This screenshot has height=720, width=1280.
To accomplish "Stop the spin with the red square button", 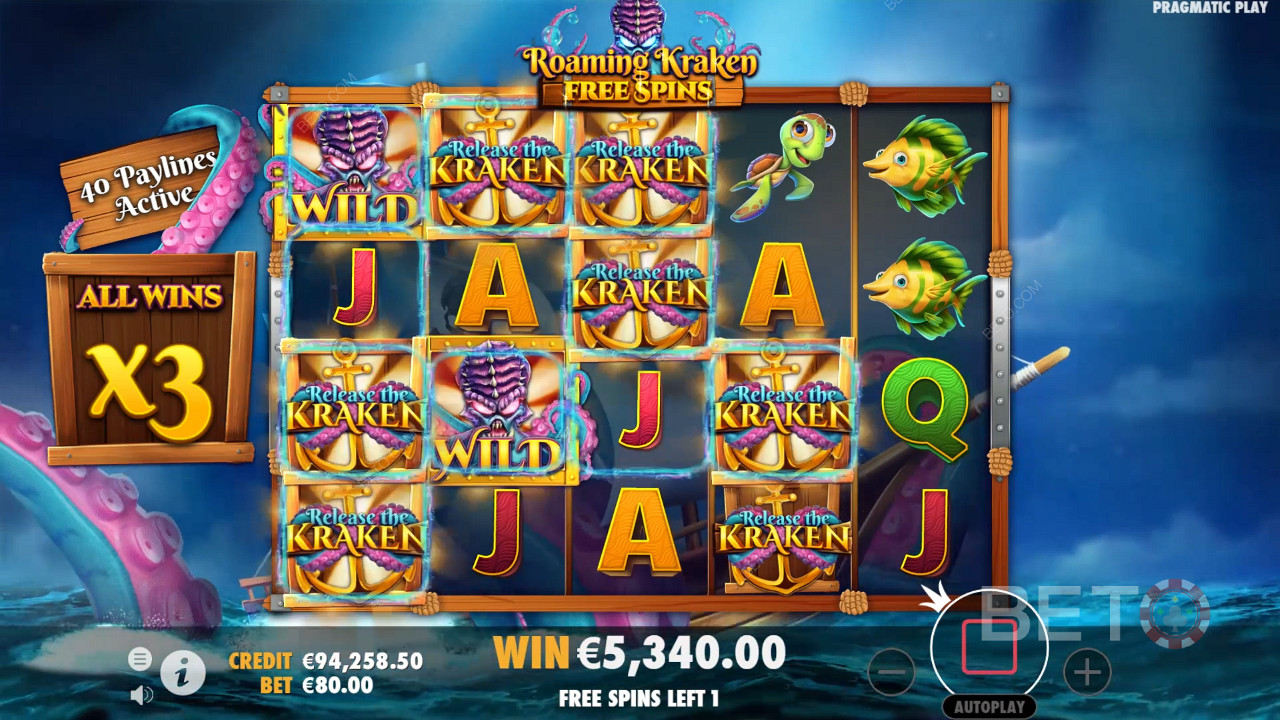I will (x=989, y=647).
